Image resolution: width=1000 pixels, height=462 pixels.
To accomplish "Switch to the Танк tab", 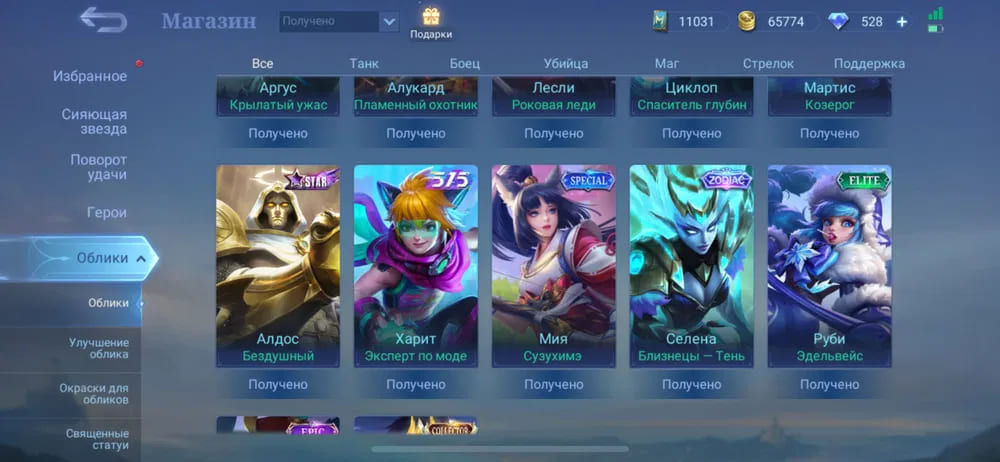I will 364,63.
